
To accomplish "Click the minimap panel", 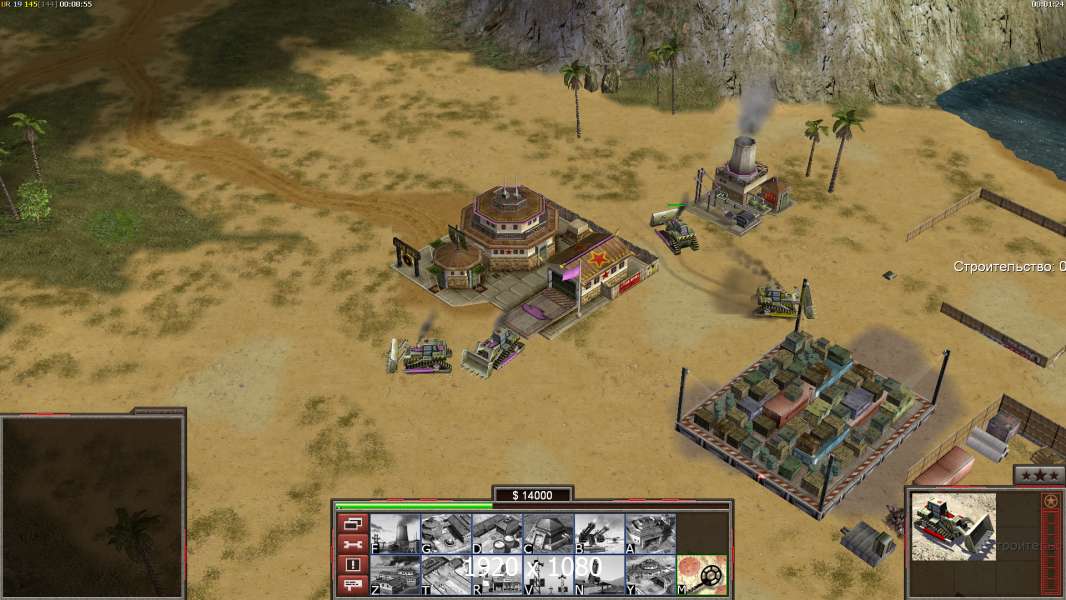I will click(92, 506).
